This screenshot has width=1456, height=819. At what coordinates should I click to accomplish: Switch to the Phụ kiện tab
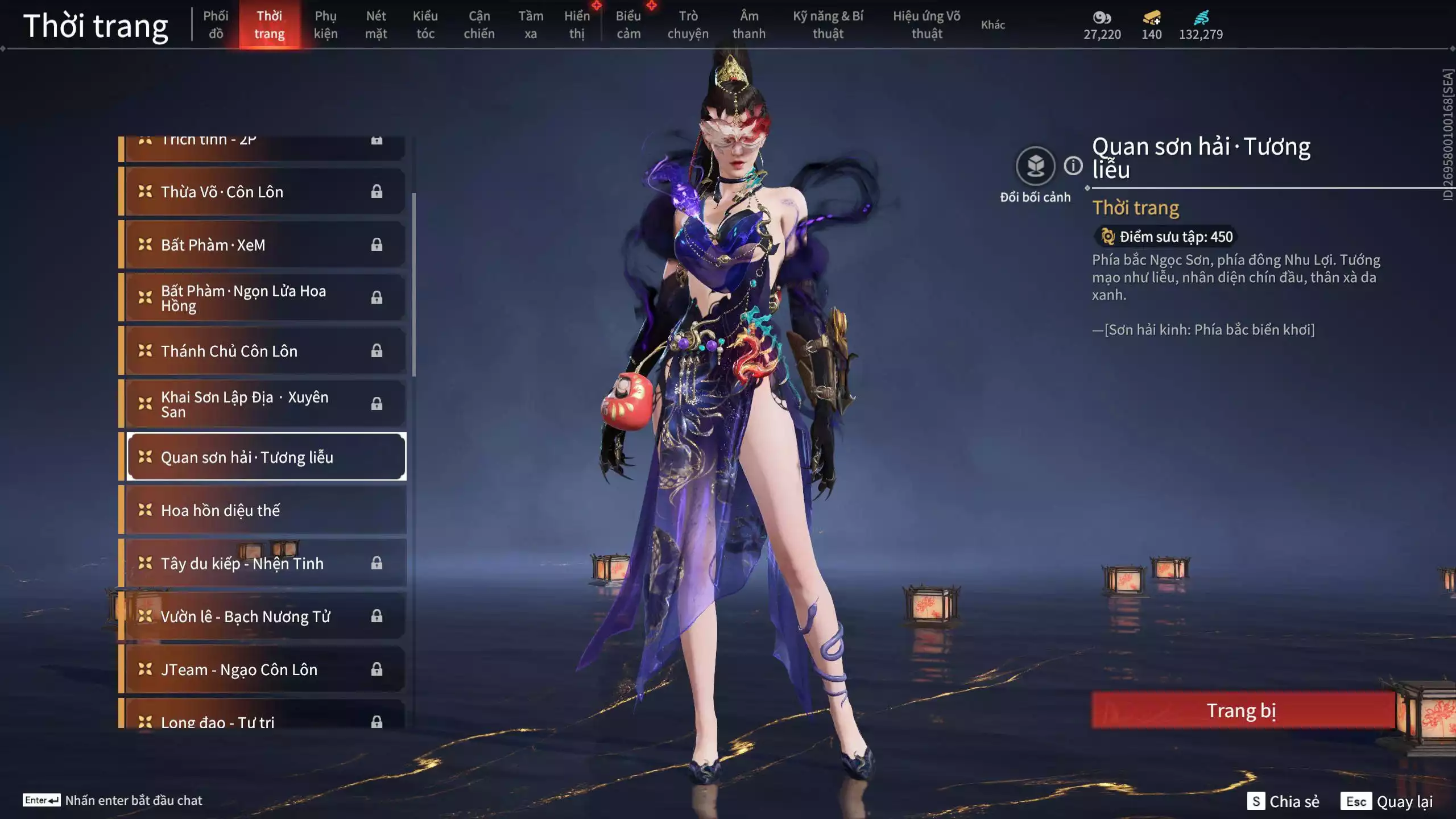[x=326, y=25]
